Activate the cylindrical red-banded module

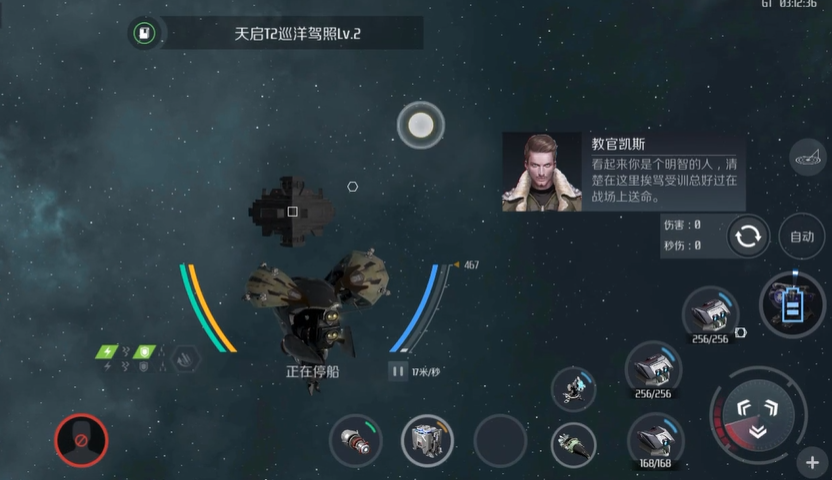(356, 441)
